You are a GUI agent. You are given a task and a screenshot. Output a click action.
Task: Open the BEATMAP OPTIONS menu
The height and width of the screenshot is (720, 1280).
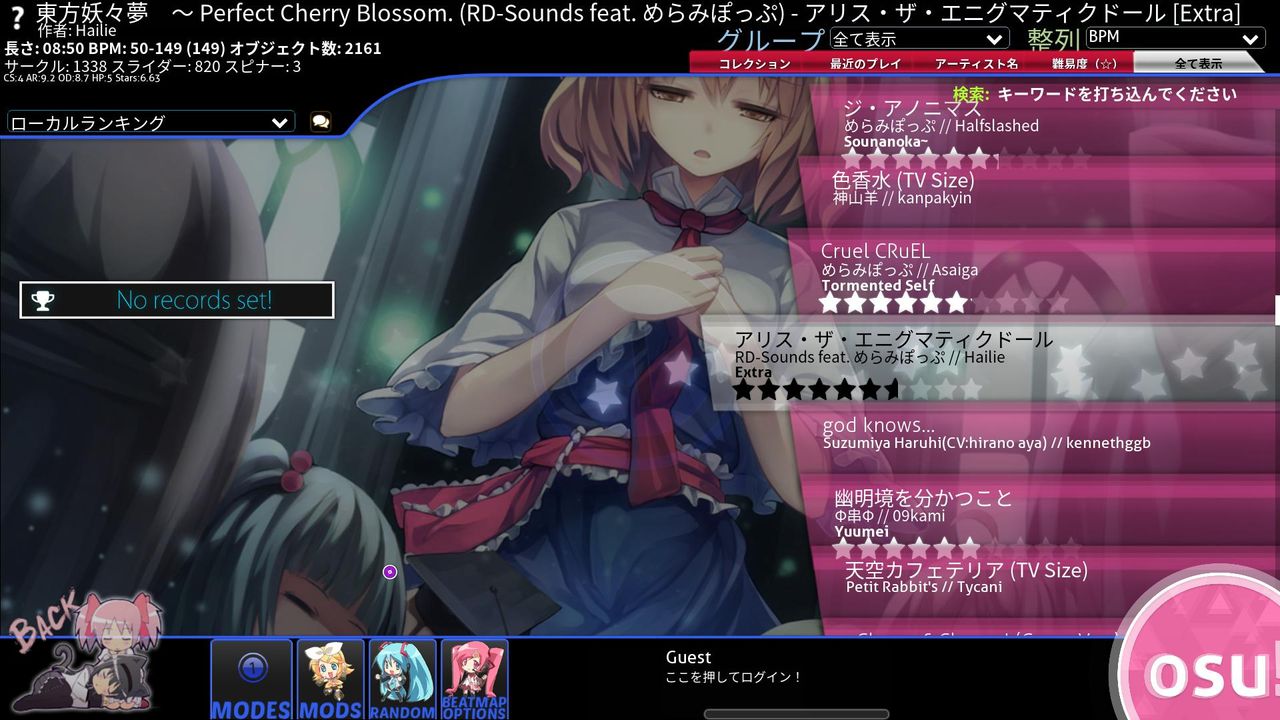click(x=475, y=680)
